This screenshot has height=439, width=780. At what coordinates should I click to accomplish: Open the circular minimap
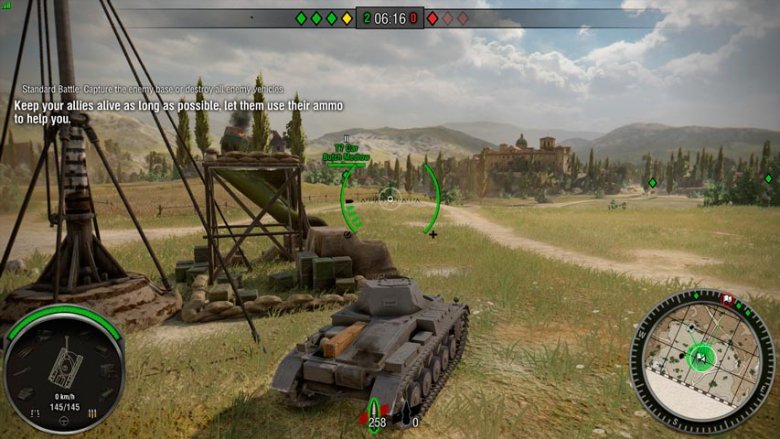point(702,359)
